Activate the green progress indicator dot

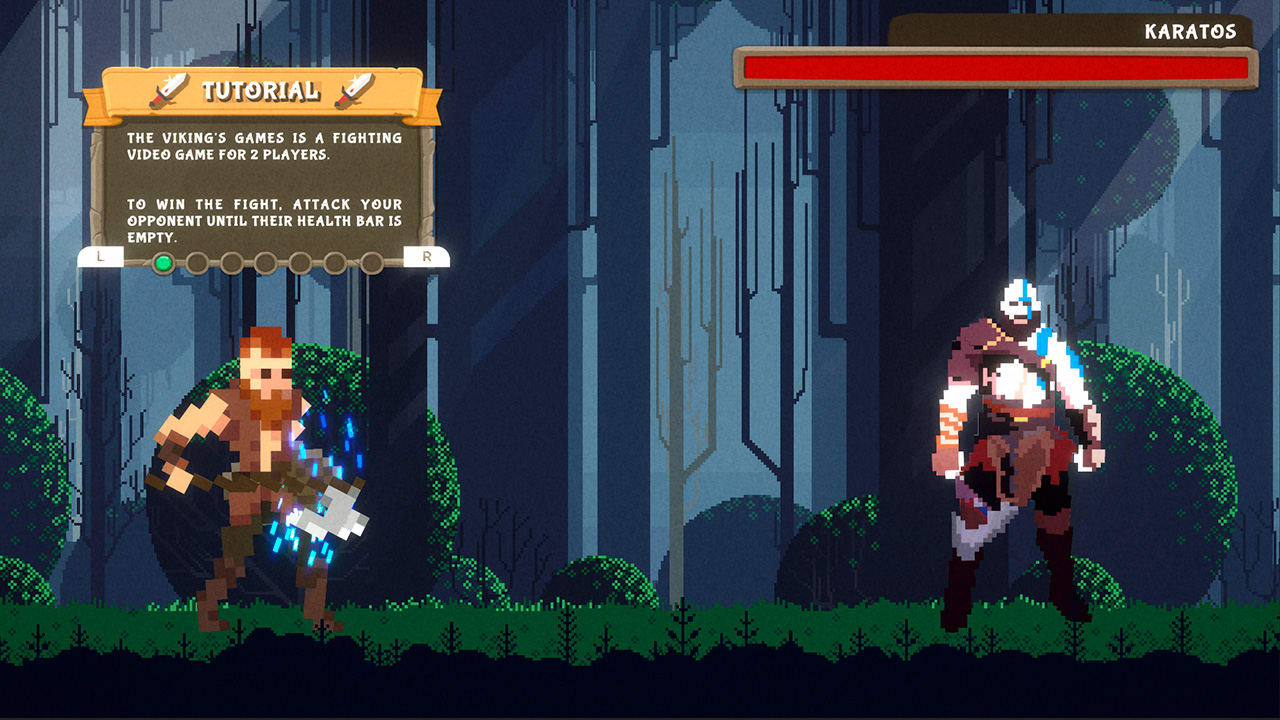coord(164,263)
